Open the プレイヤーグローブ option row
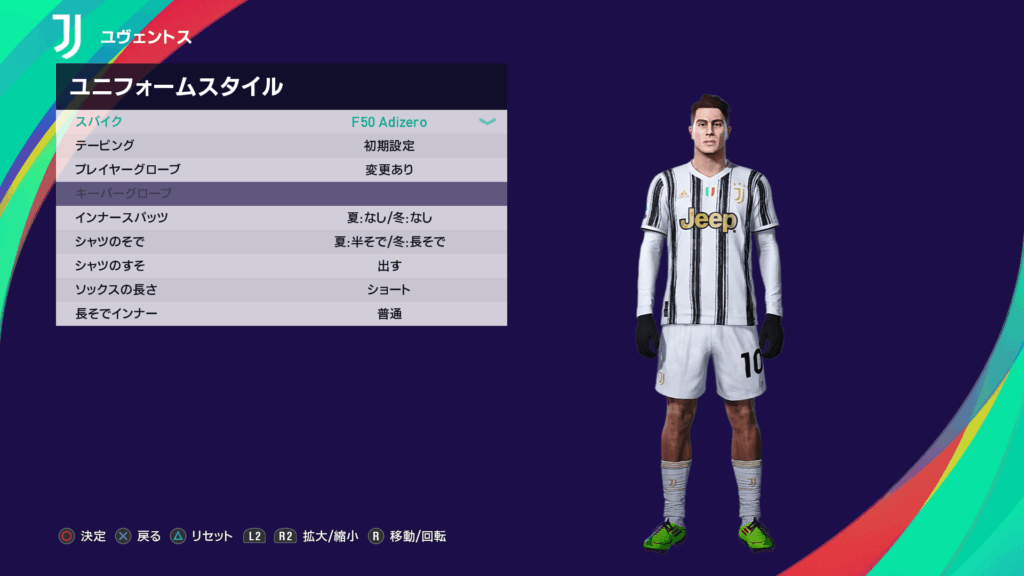The image size is (1024, 576). click(x=280, y=170)
